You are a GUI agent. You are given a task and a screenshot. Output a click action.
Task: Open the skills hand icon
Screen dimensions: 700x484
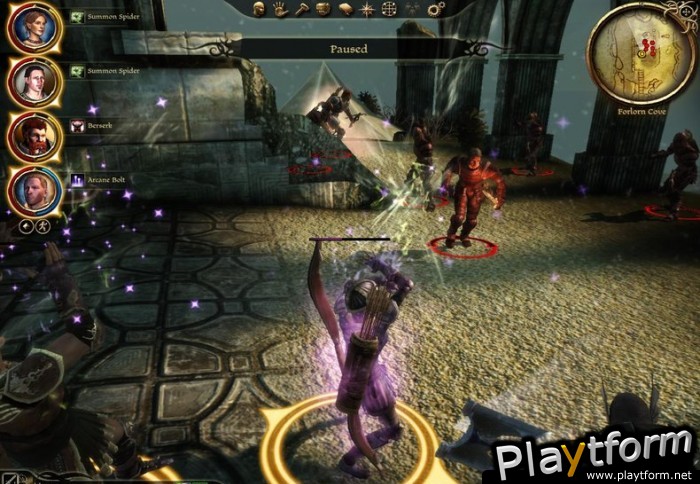click(279, 9)
